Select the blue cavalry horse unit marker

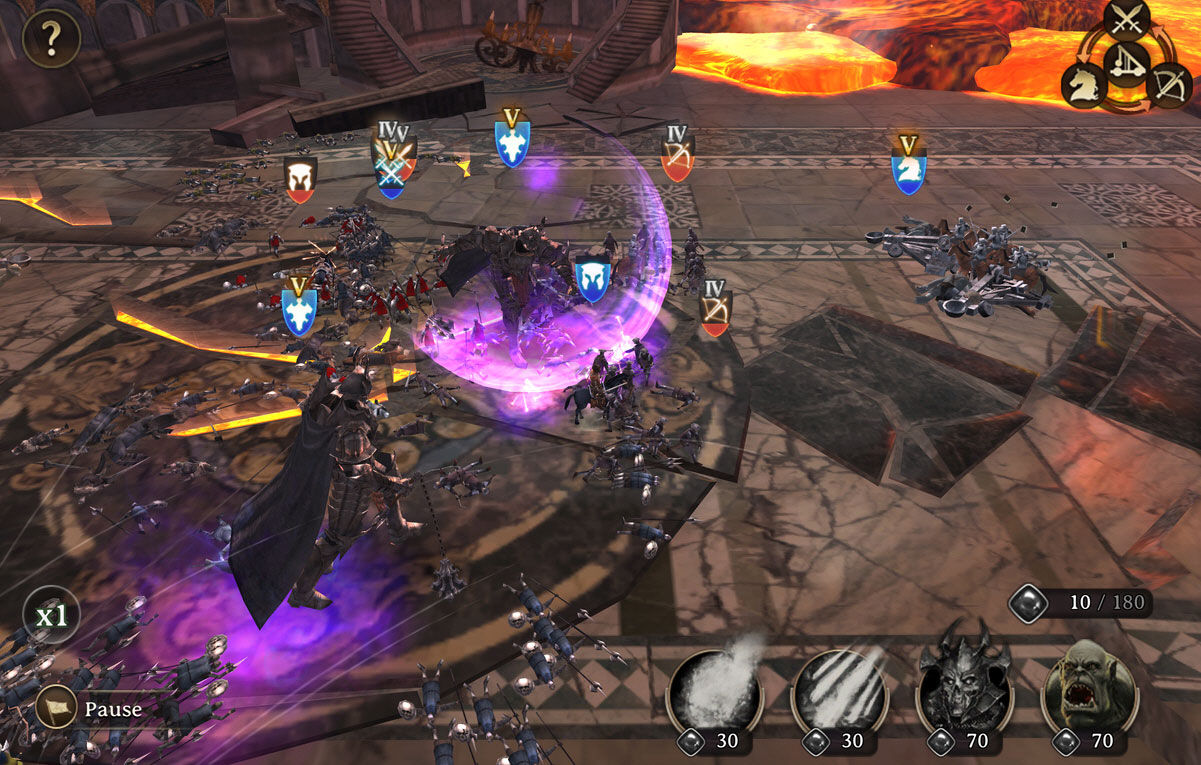click(x=908, y=172)
